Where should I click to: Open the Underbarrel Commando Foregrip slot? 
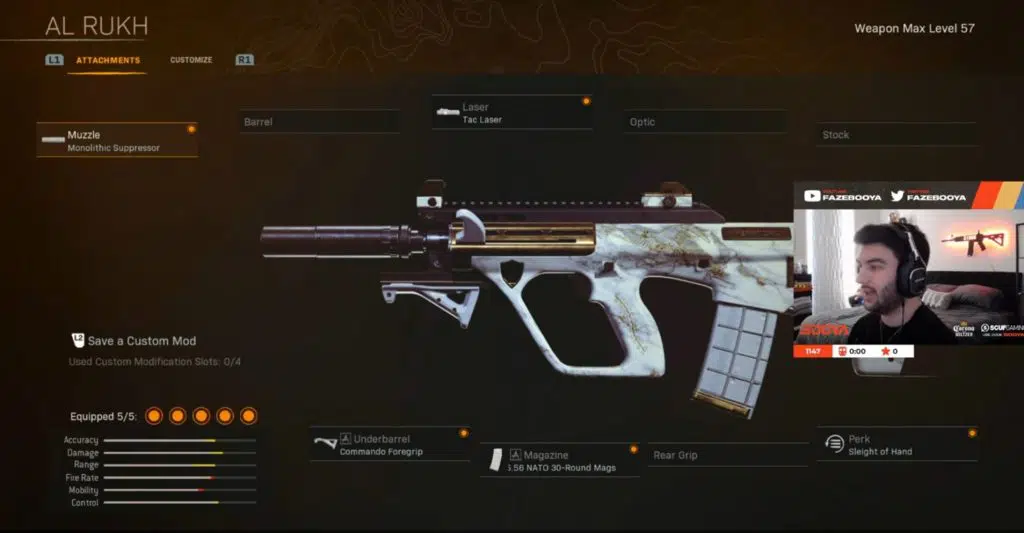[390, 445]
